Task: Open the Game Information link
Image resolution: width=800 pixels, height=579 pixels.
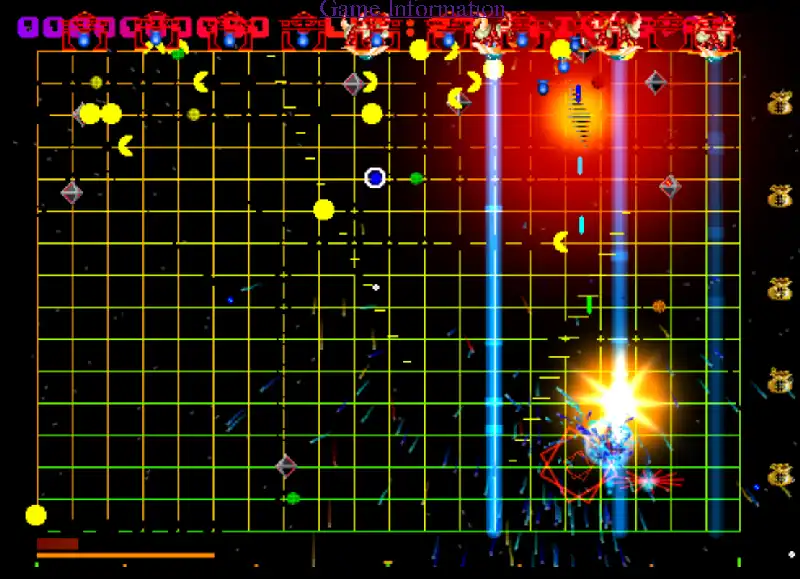Action: tap(412, 9)
